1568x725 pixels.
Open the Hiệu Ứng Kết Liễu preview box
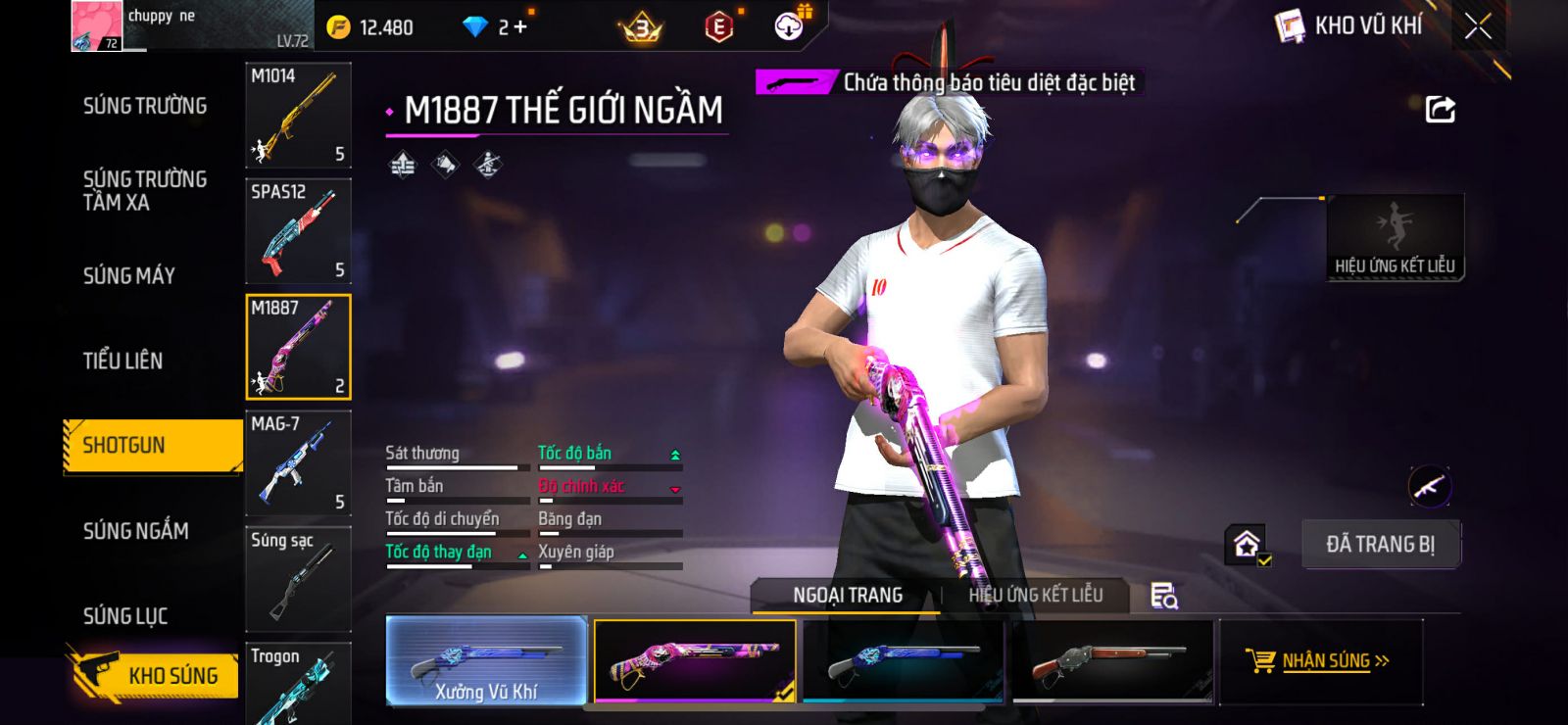click(1395, 238)
